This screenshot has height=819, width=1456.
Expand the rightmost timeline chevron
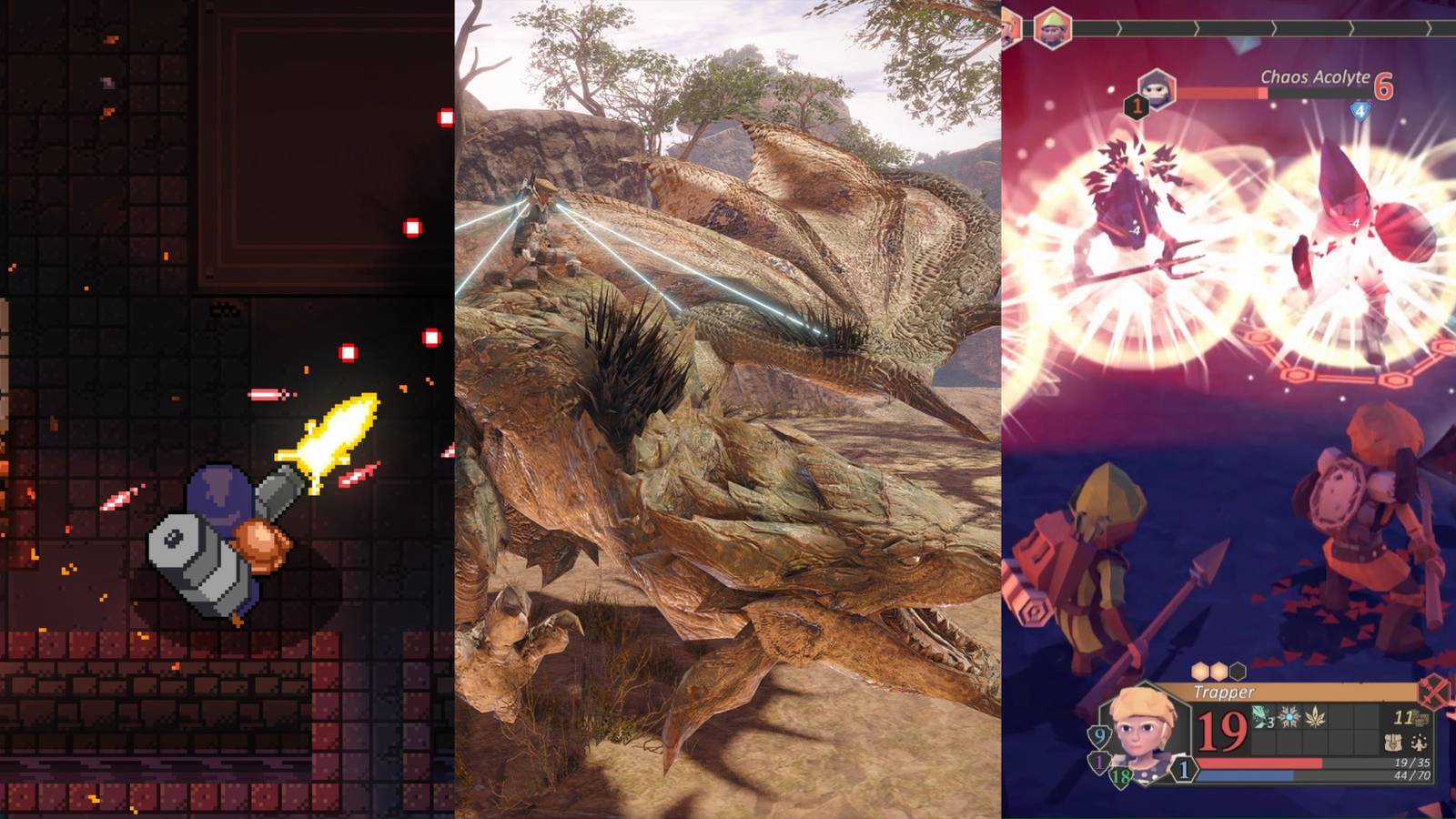pyautogui.click(x=1431, y=27)
